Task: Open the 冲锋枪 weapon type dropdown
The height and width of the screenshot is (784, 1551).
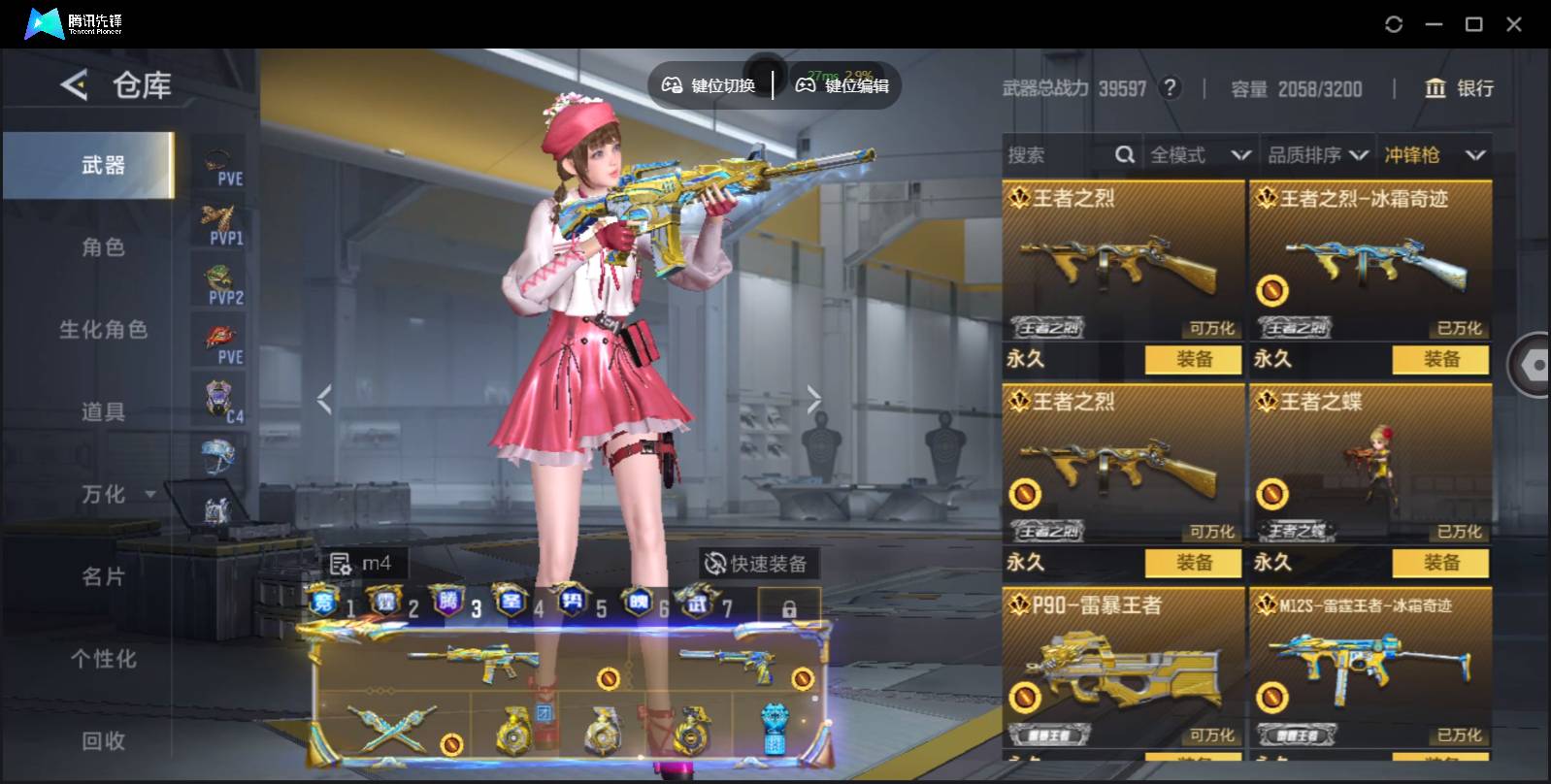Action: (x=1435, y=155)
